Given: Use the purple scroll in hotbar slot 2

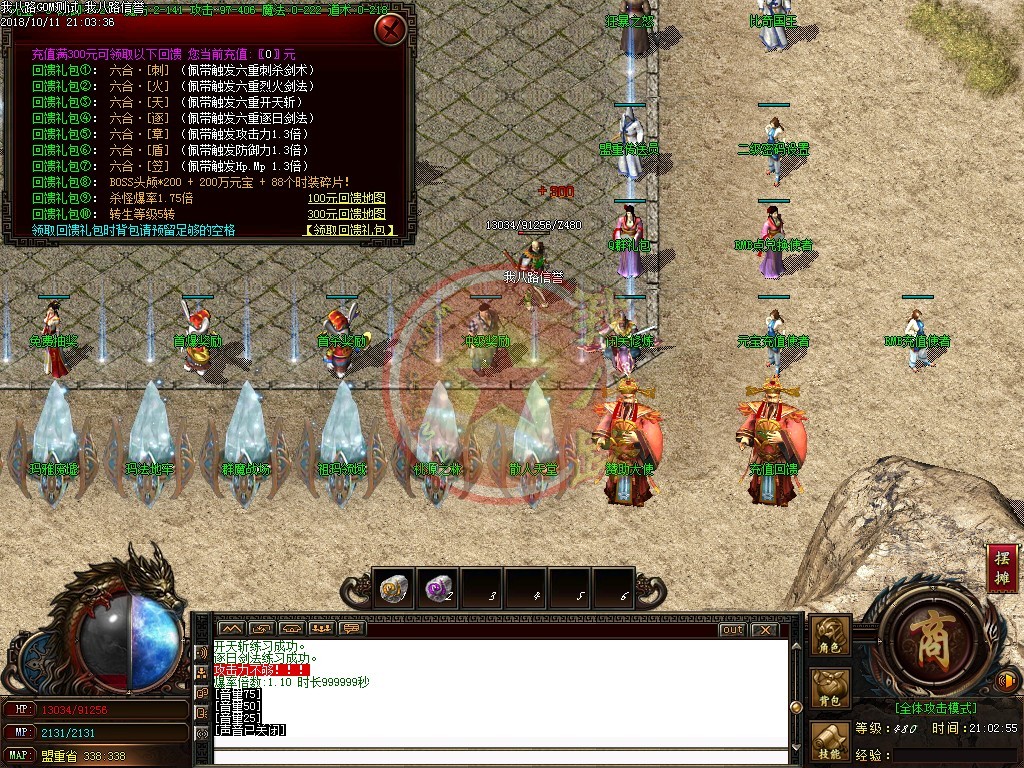Looking at the screenshot, I should [x=437, y=589].
